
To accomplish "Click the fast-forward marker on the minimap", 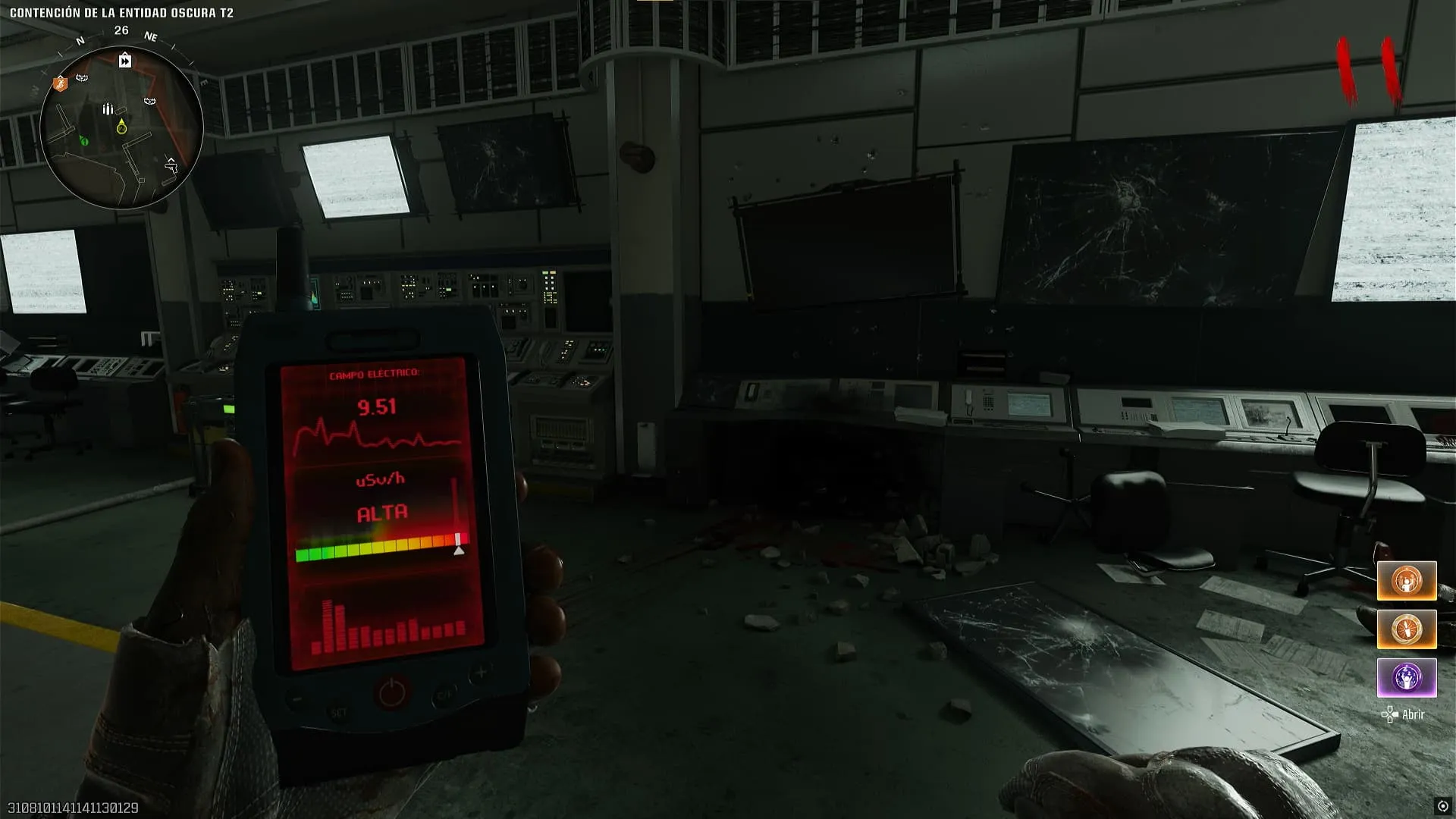I will 125,61.
